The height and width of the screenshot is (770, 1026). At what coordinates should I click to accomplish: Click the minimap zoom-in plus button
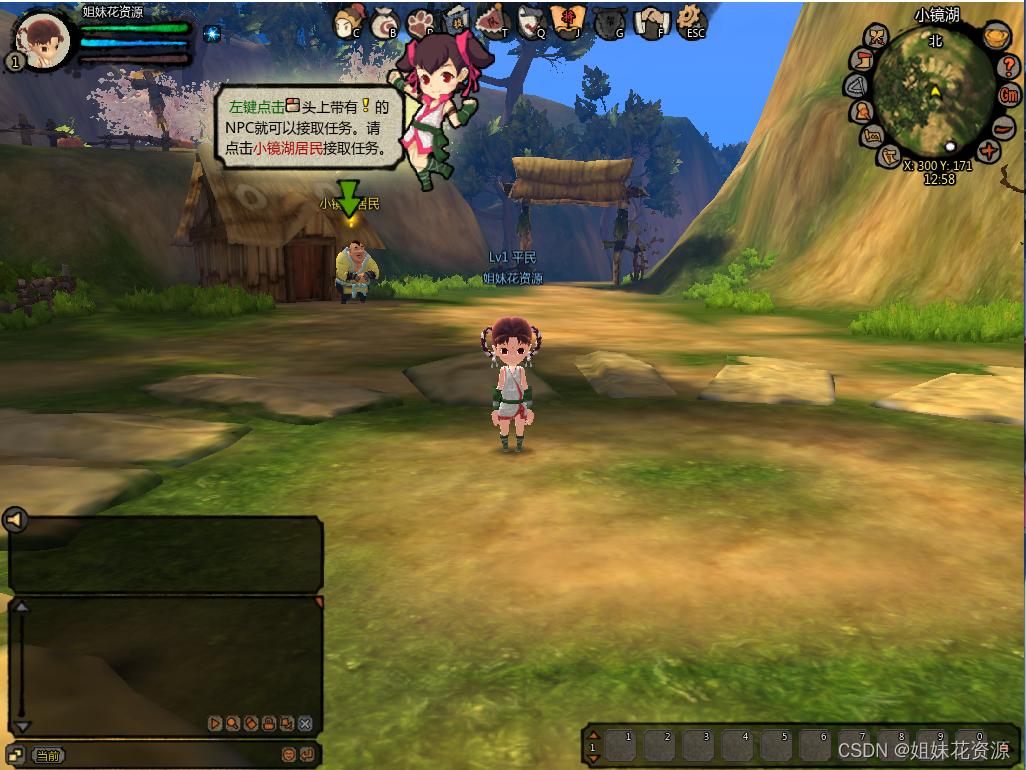(989, 152)
